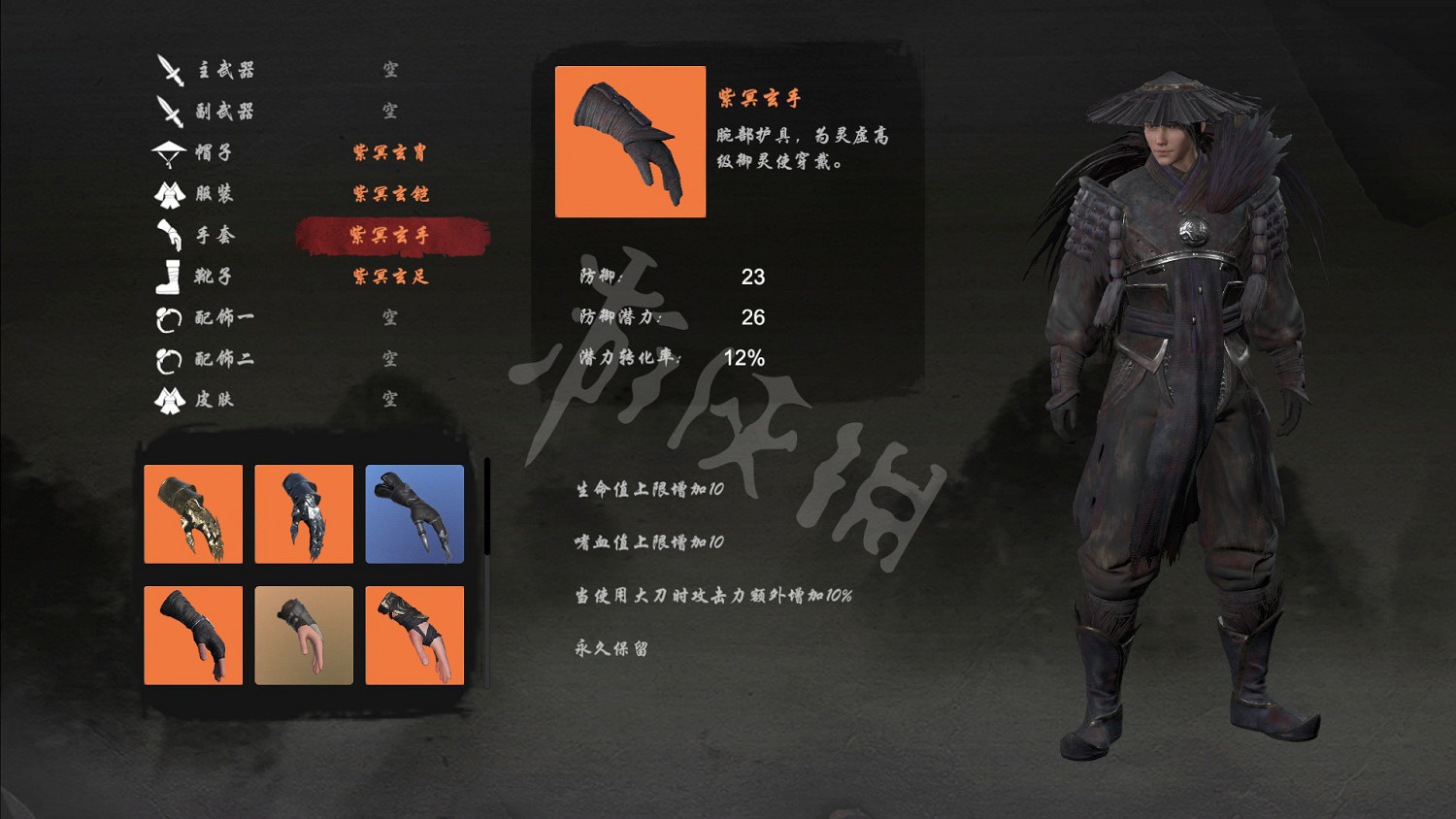This screenshot has height=819, width=1456.
Task: Select the equipped 紫冥玄胄 hat entry
Action: (388, 151)
